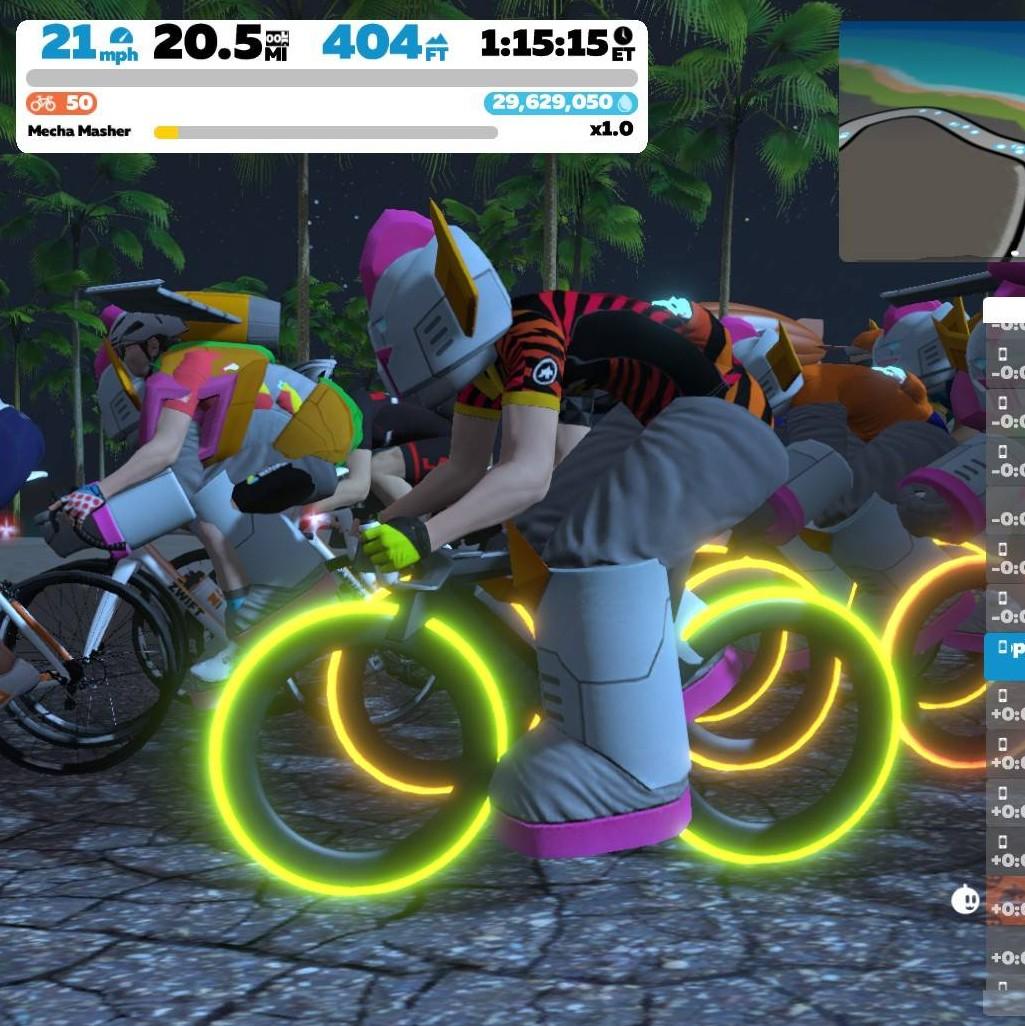Open the route minimap
The image size is (1025, 1026).
click(932, 142)
